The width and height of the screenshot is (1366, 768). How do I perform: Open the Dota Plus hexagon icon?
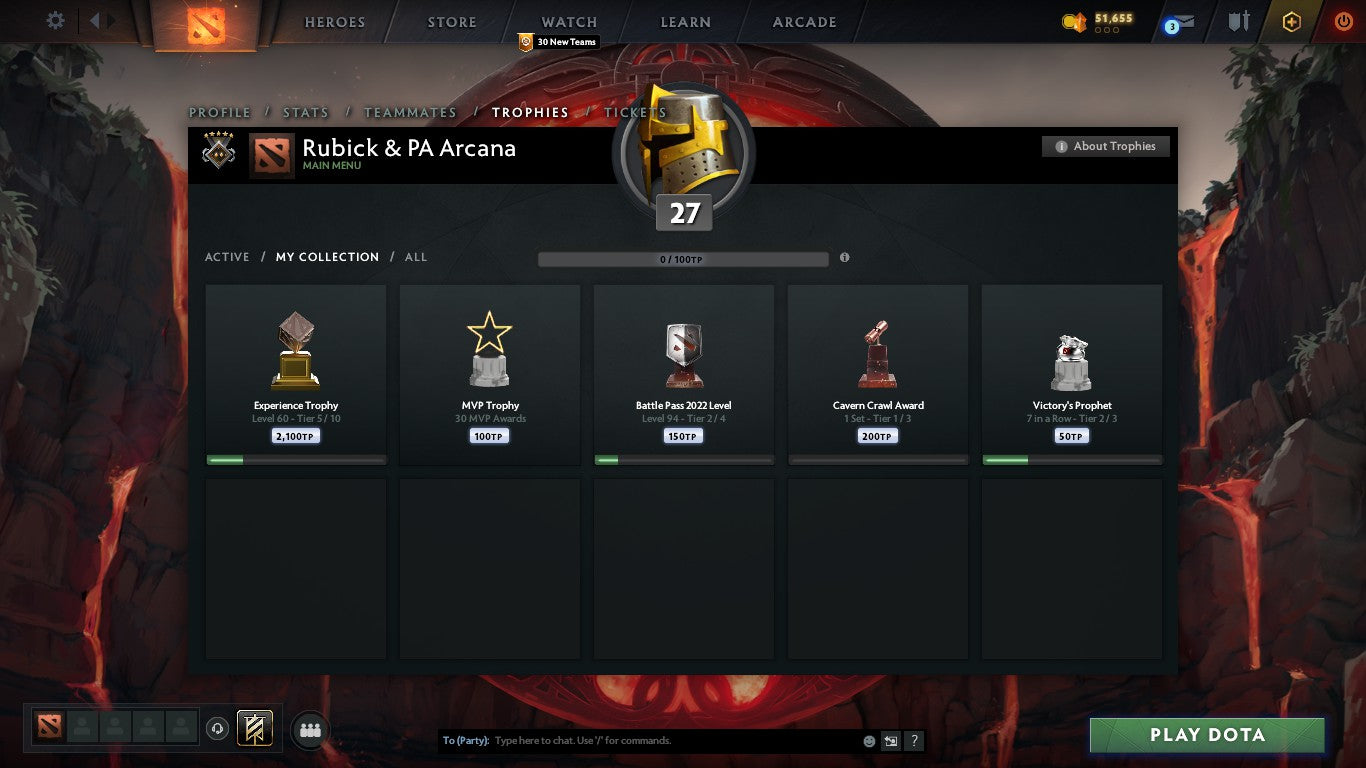[1290, 21]
